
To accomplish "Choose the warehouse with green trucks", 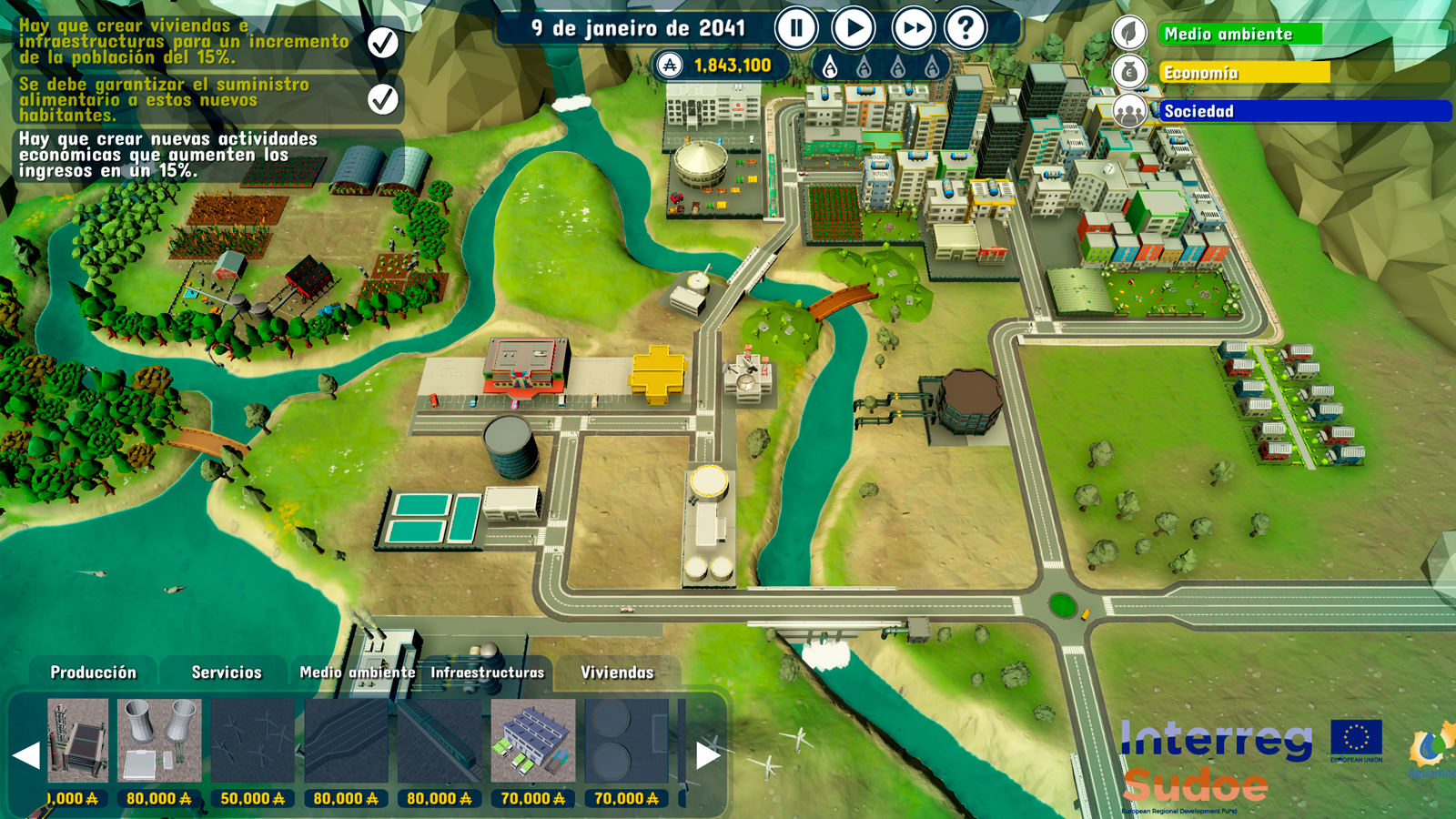I will [x=532, y=741].
